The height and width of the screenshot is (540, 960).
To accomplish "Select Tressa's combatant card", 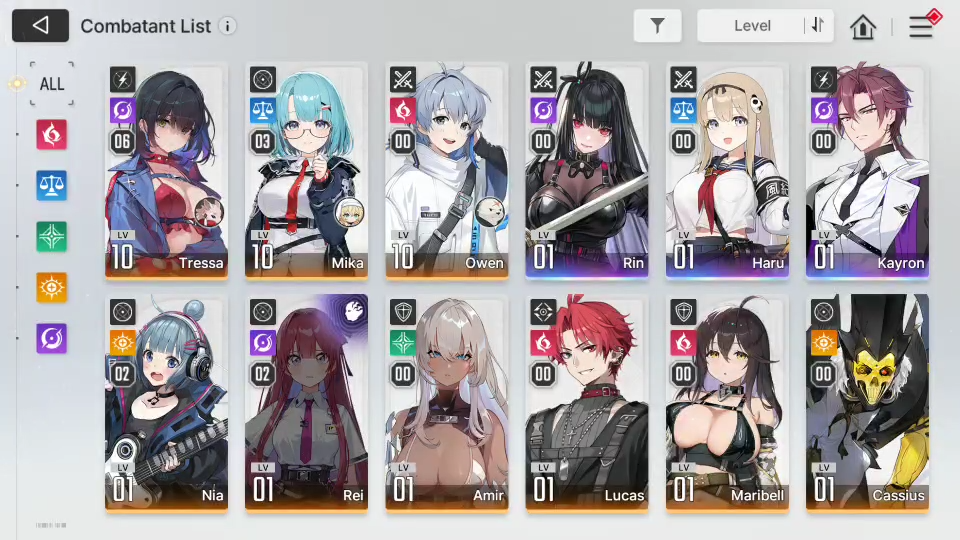I will [166, 170].
